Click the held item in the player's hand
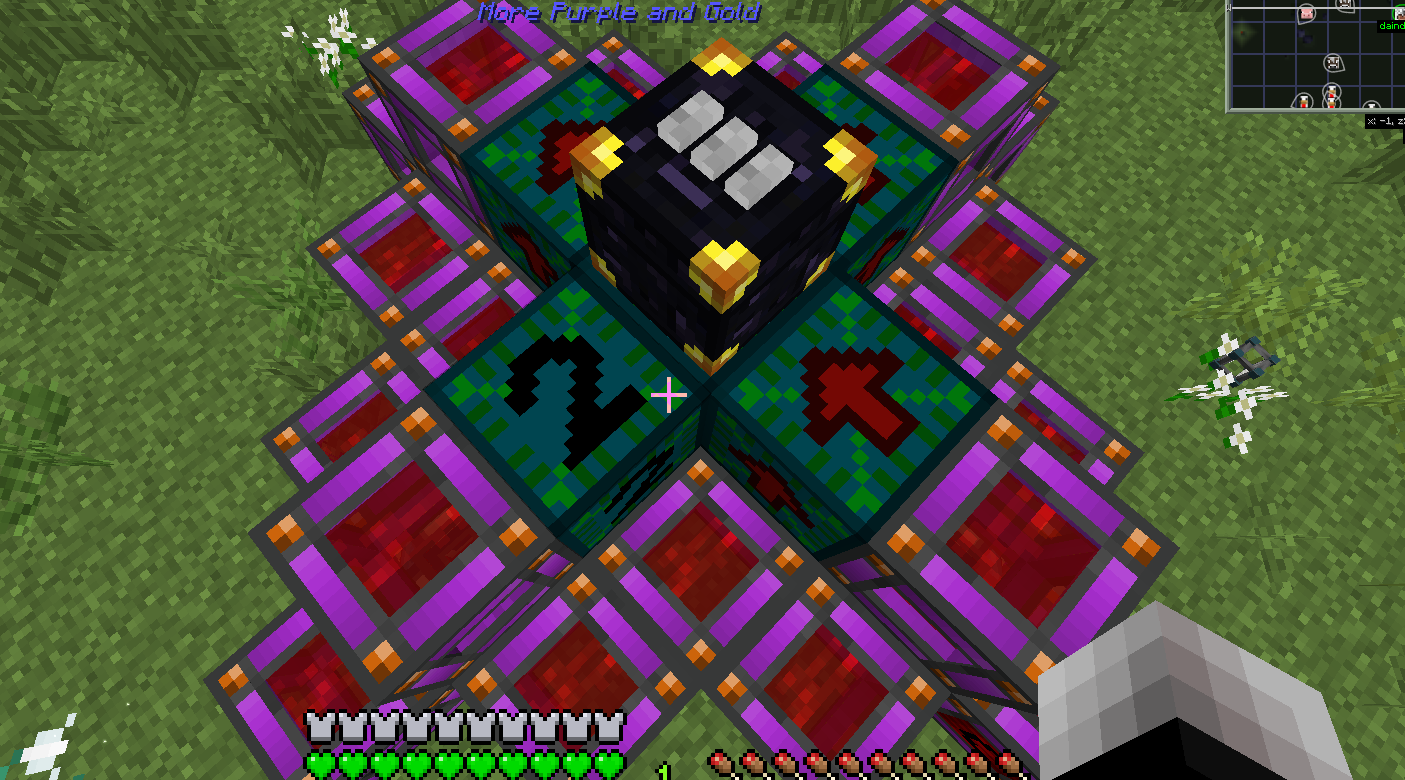This screenshot has height=780, width=1405. coord(1200,700)
